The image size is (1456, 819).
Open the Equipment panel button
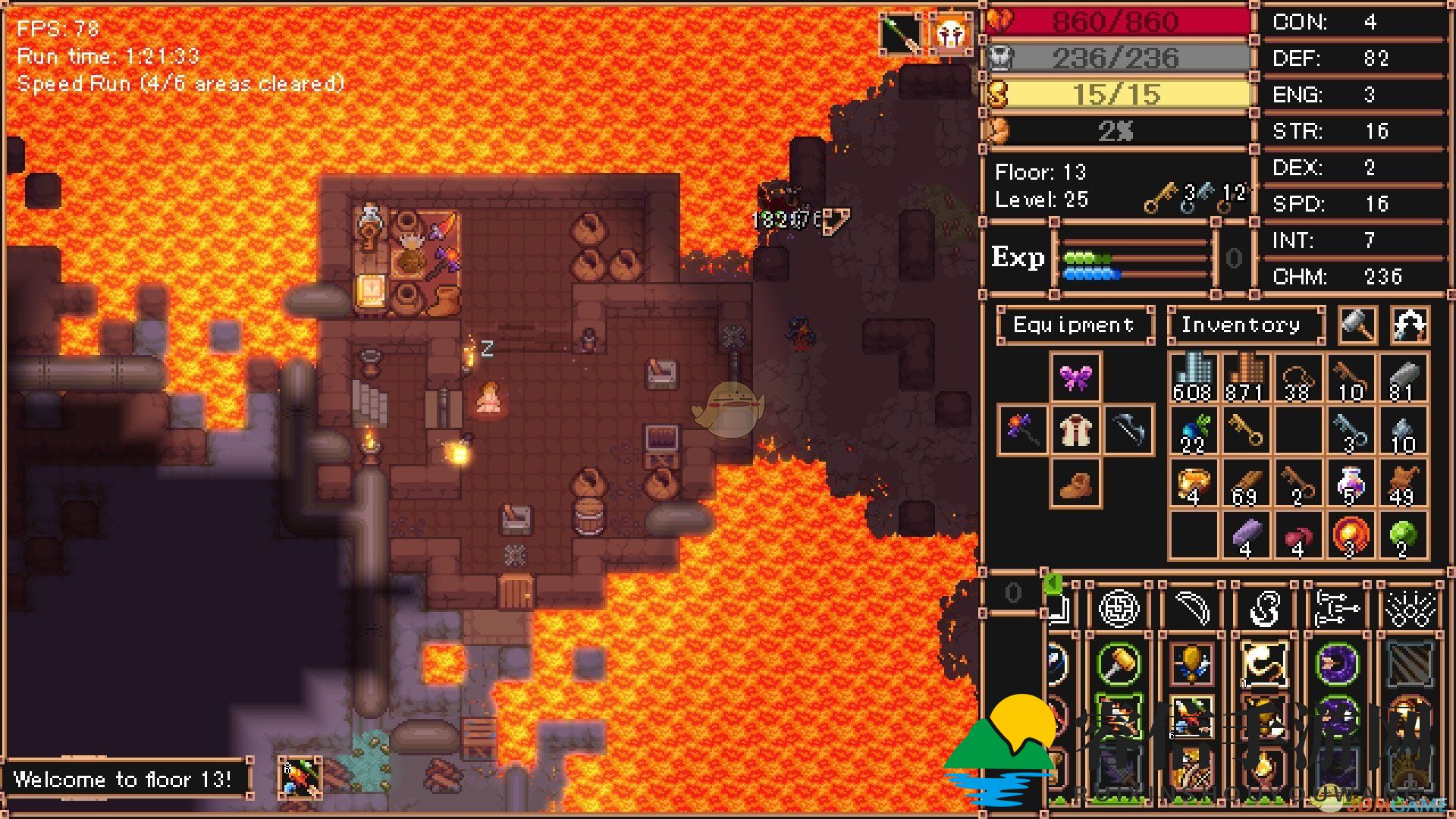tap(1074, 325)
